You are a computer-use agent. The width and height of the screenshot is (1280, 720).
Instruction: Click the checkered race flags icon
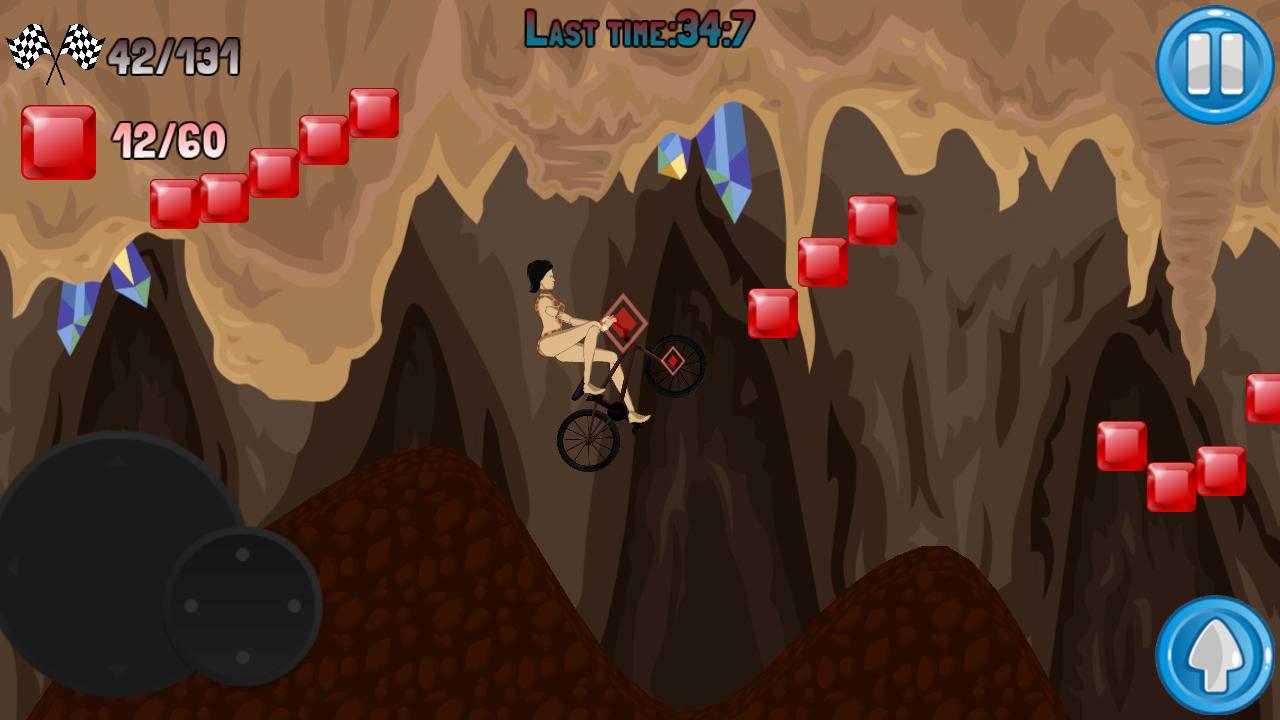[55, 47]
